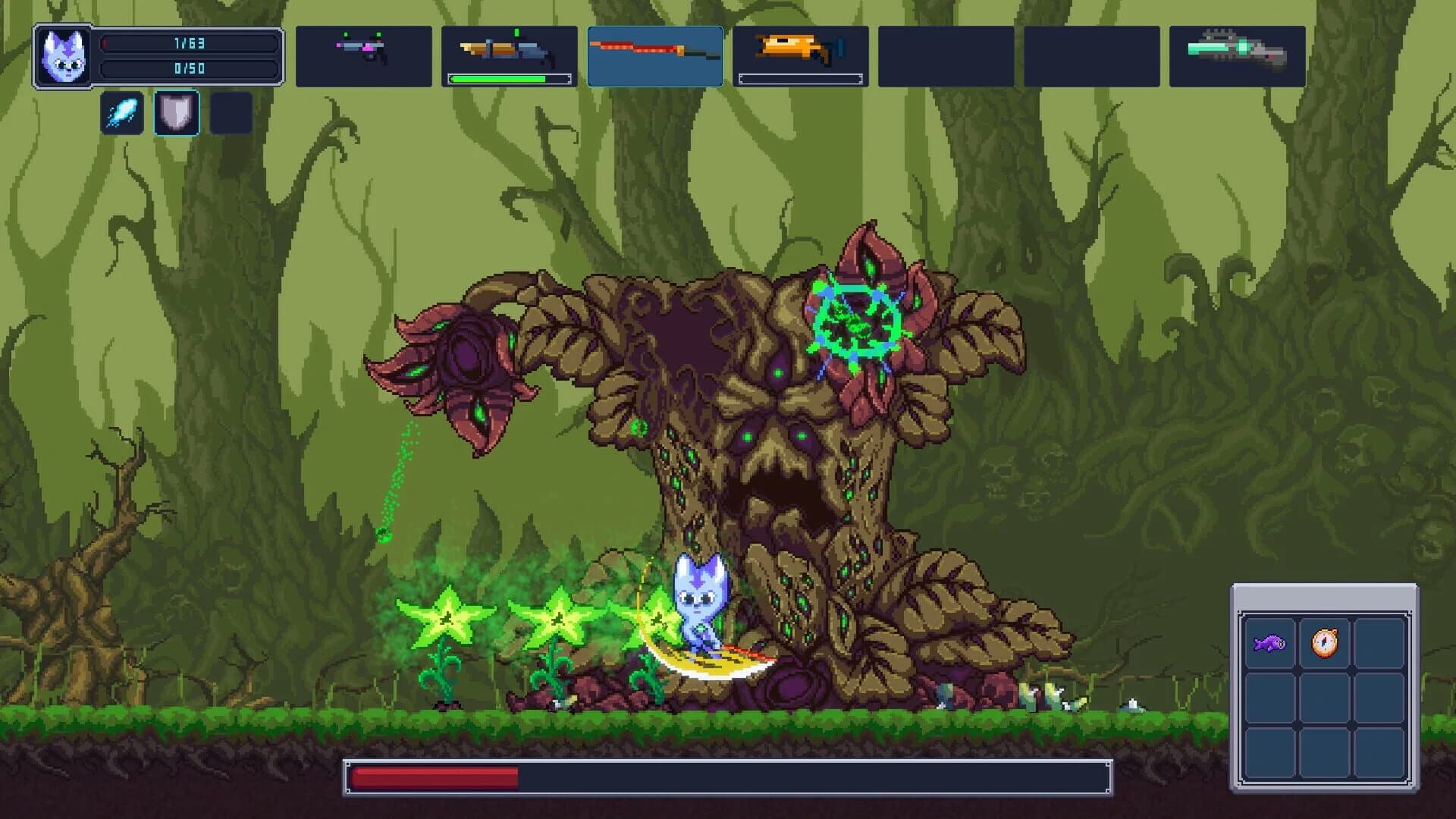Image resolution: width=1456 pixels, height=819 pixels.
Task: Click the red boss health bar
Action: pyautogui.click(x=432, y=777)
